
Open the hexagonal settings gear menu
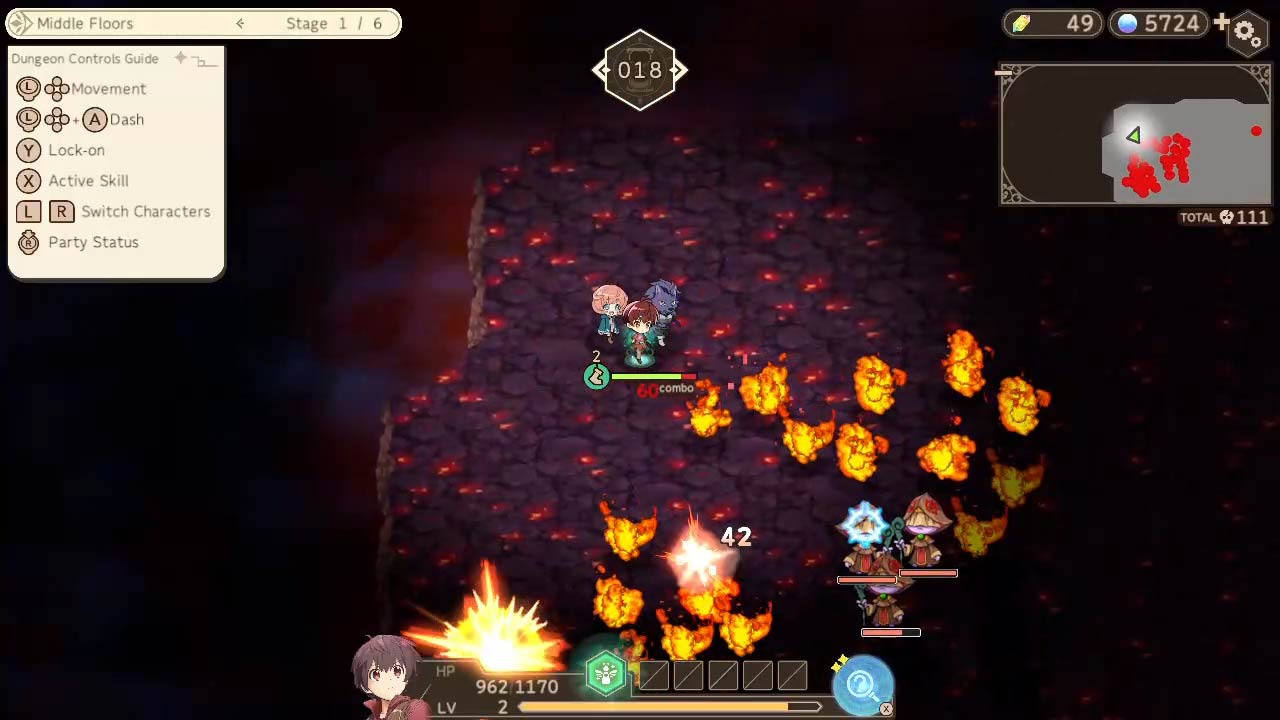1246,32
